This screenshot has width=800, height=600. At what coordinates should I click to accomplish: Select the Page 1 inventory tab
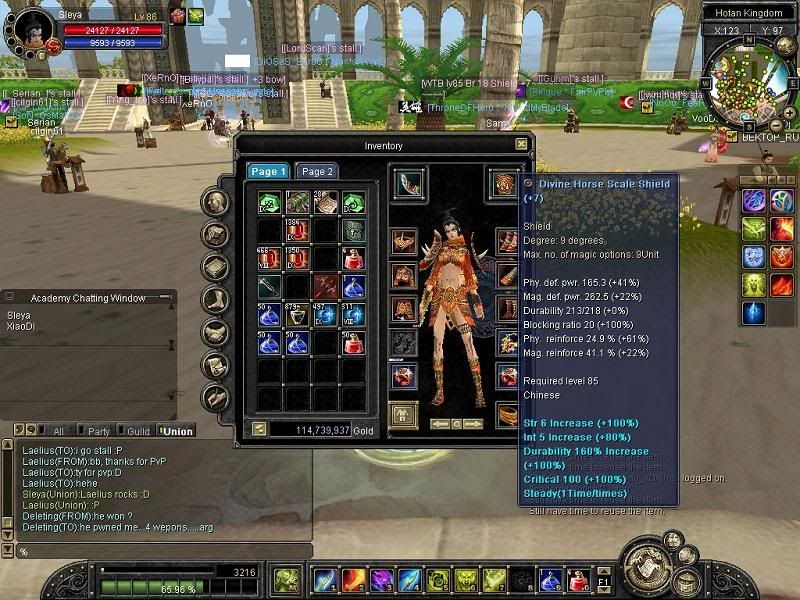[x=268, y=171]
